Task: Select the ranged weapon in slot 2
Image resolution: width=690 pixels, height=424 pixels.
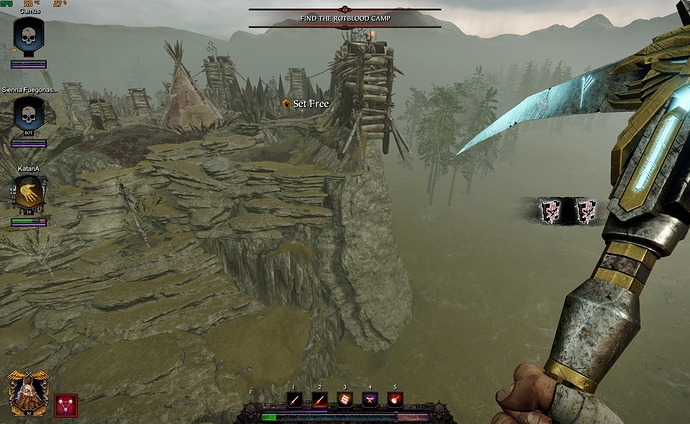Action: tap(320, 400)
